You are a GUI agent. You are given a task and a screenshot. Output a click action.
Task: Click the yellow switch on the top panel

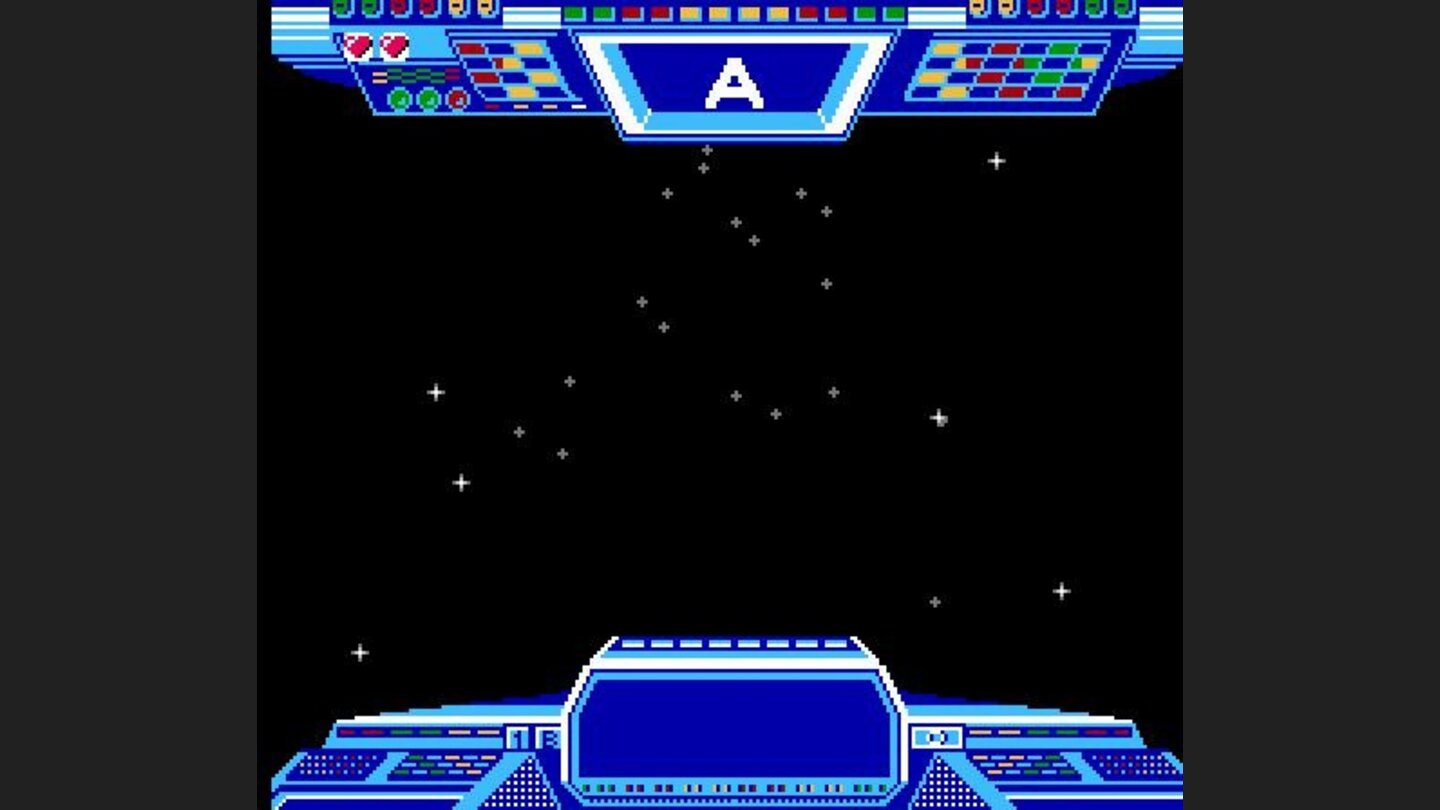455,8
